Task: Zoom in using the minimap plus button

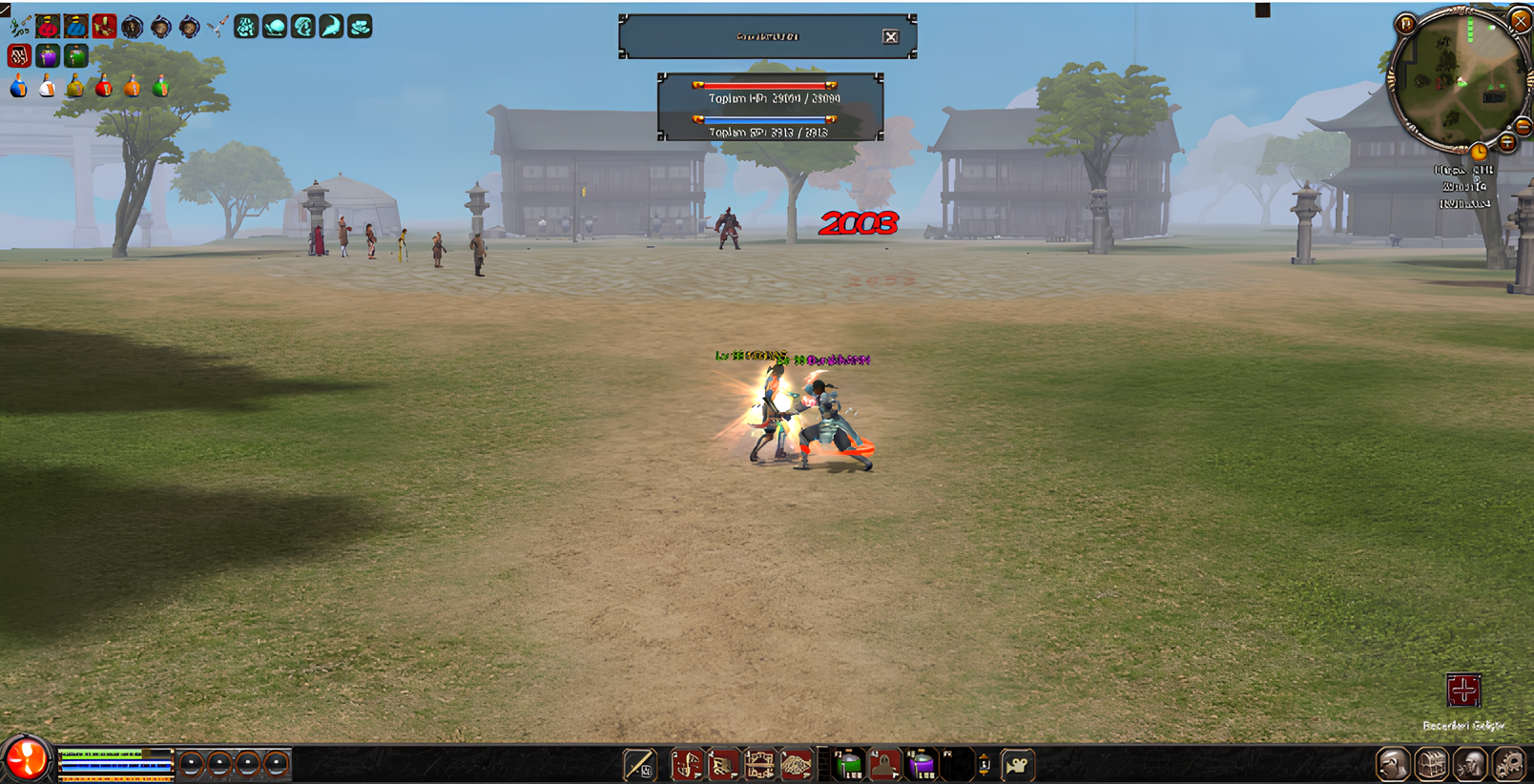Action: [1507, 143]
